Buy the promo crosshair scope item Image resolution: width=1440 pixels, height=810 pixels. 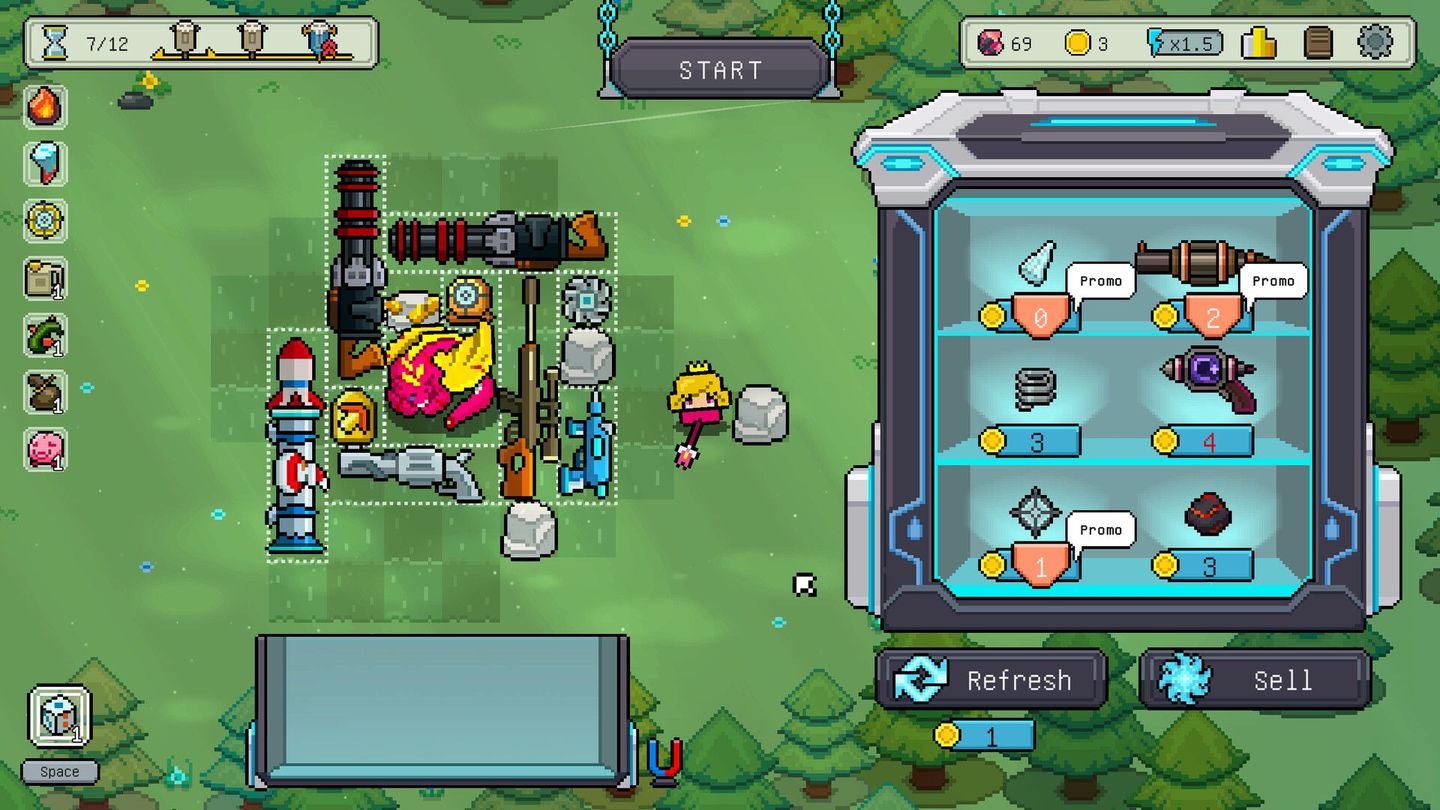pyautogui.click(x=1035, y=512)
